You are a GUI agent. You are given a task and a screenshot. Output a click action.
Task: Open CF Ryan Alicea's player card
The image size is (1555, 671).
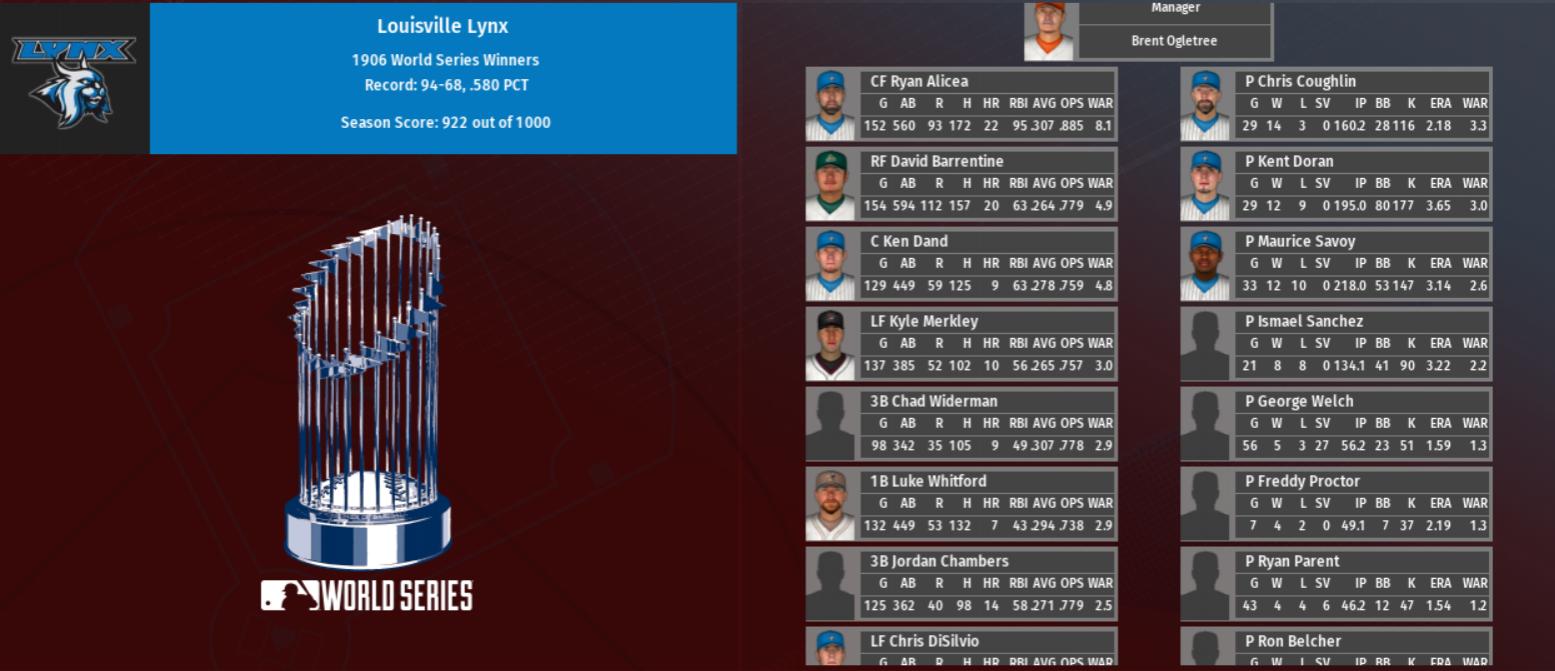[919, 81]
